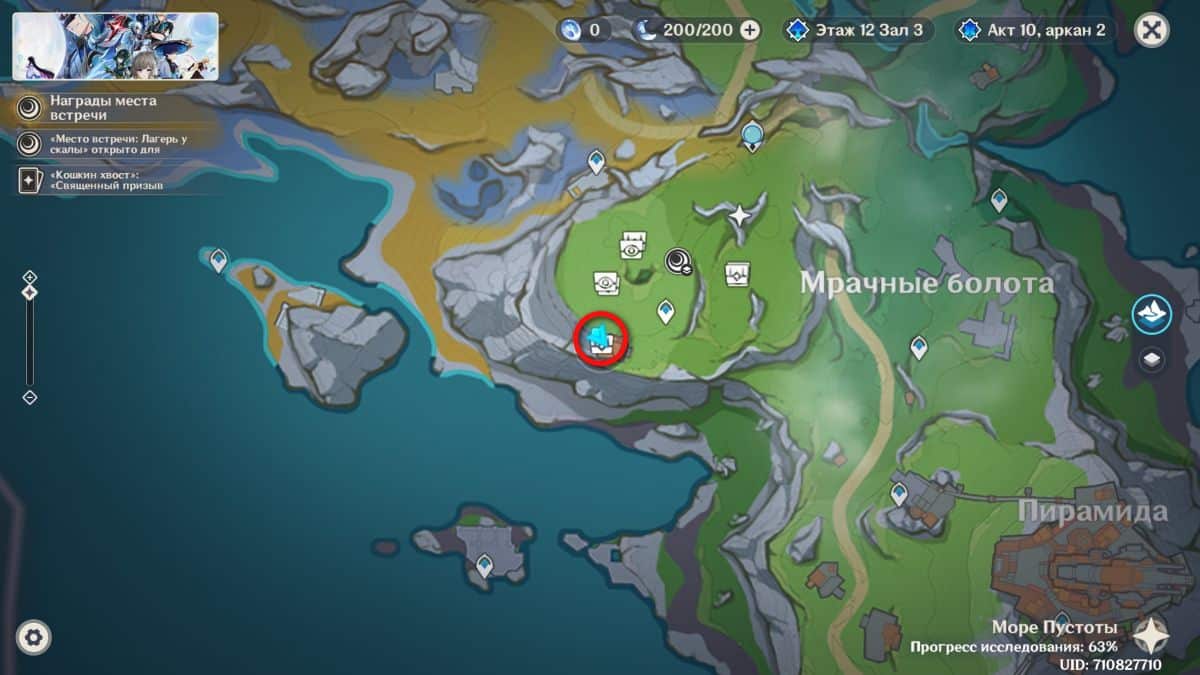The height and width of the screenshot is (675, 1200).
Task: Open the event banner thumbnail
Action: coord(115,46)
